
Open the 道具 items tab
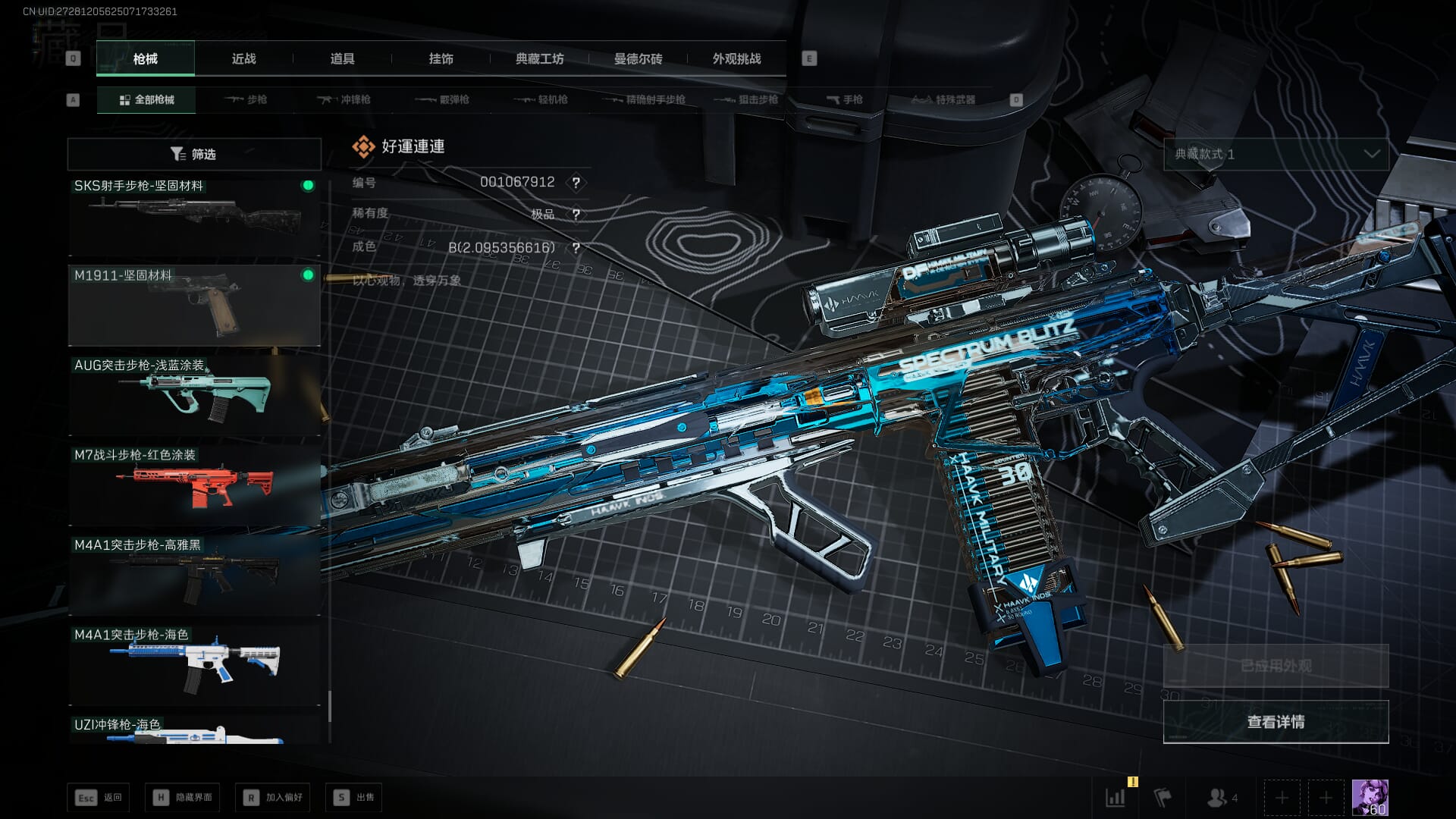tap(342, 59)
